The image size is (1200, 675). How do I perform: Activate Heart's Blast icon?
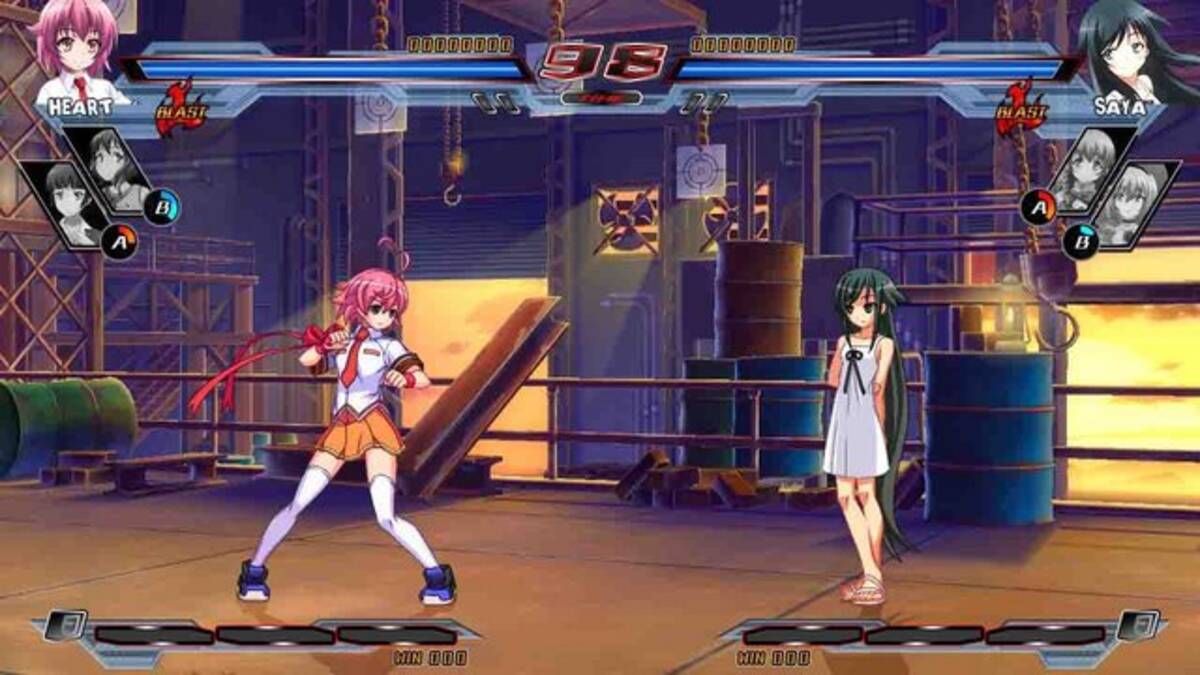[181, 108]
